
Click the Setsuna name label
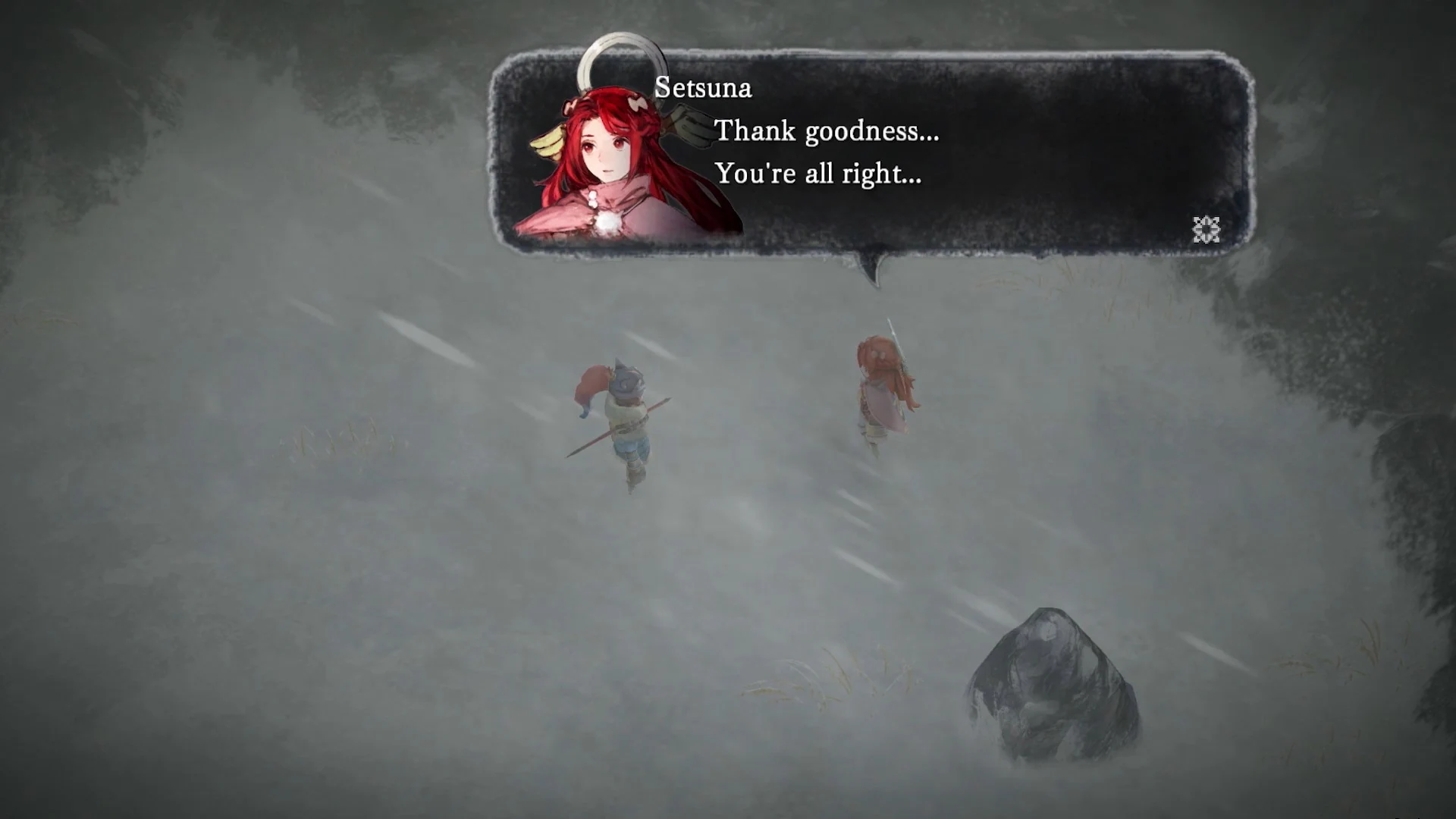(703, 88)
